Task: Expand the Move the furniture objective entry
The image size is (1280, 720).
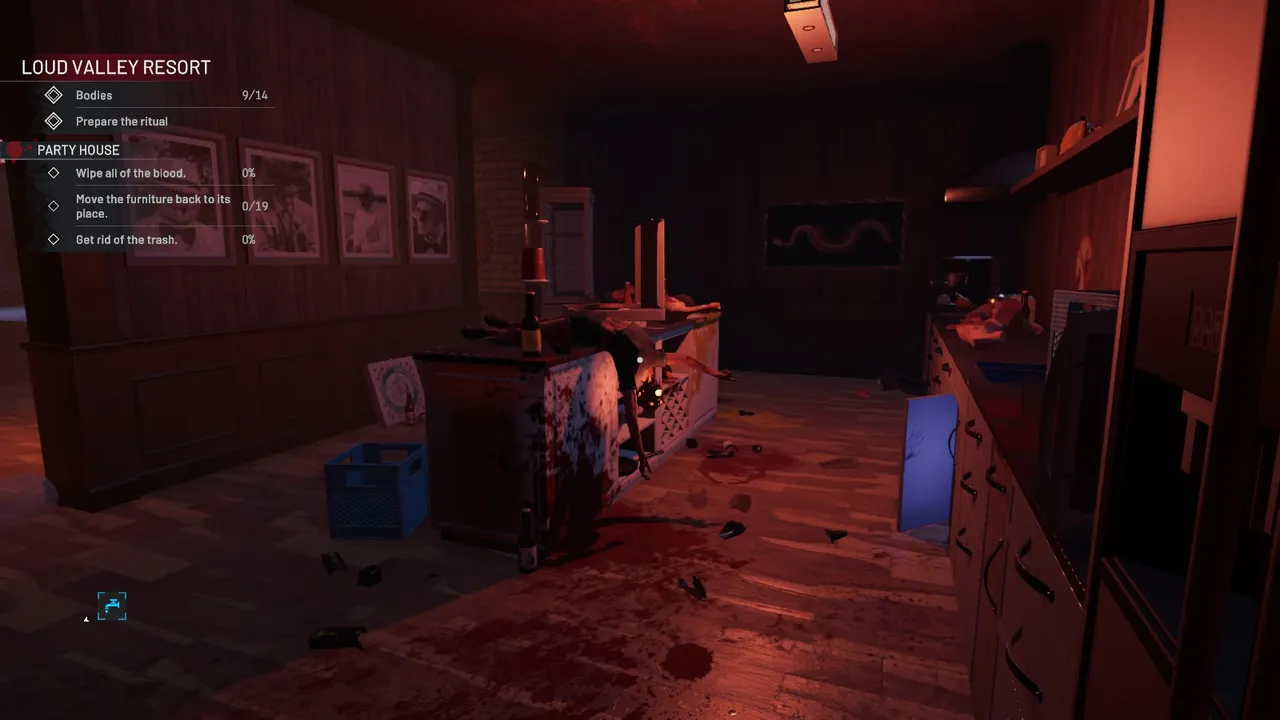Action: tap(153, 206)
